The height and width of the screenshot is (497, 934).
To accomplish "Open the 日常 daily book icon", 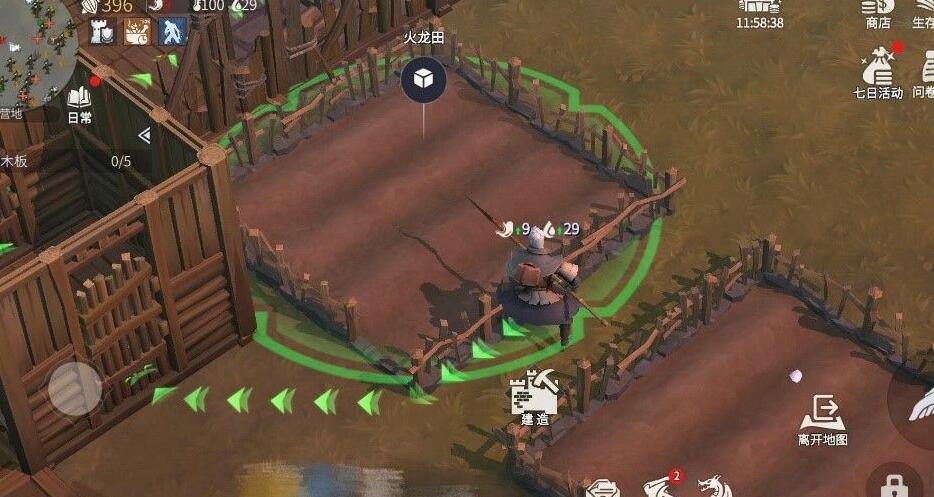I will tap(79, 103).
